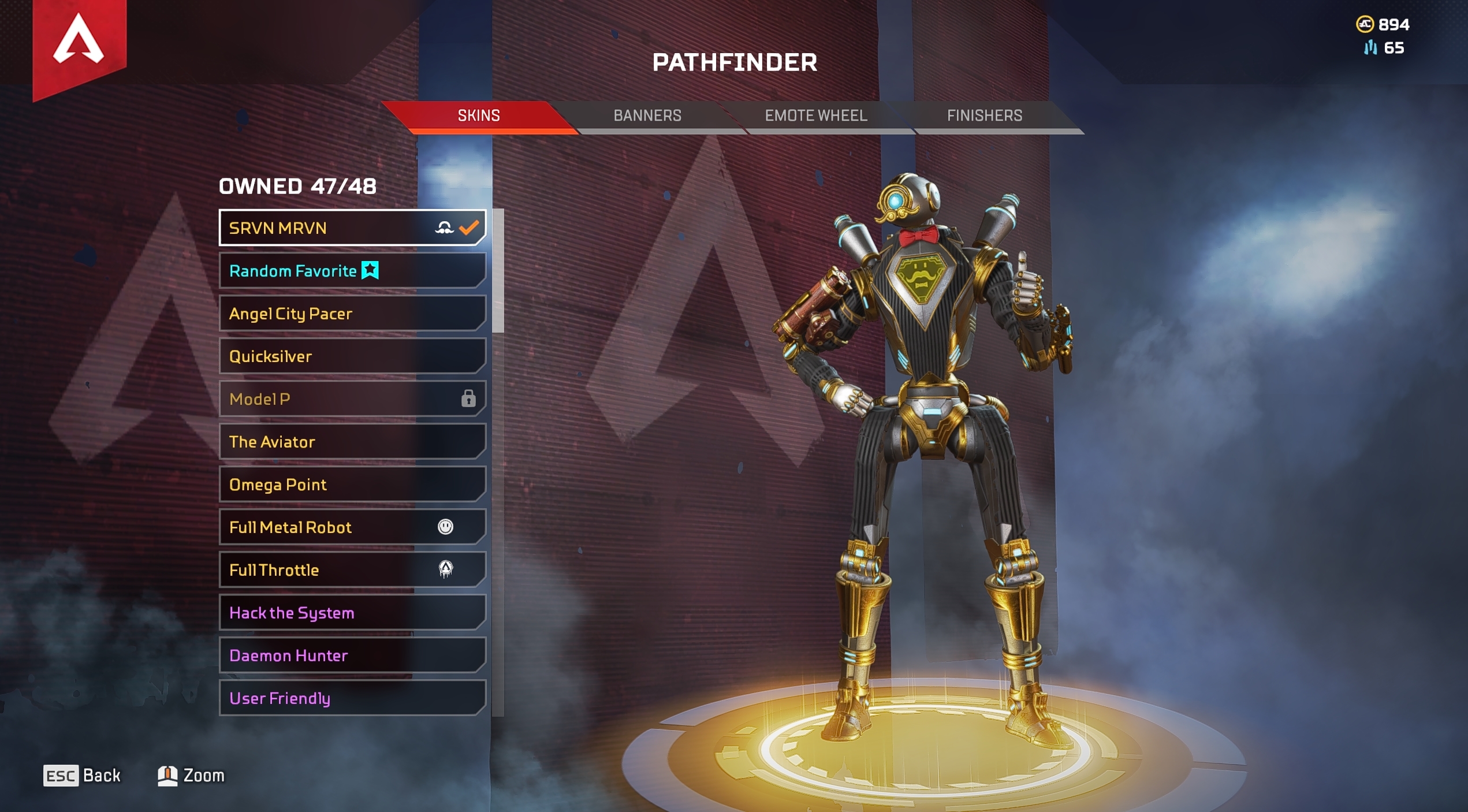Choose the Random Favorite option
The width and height of the screenshot is (1468, 812).
(x=352, y=271)
